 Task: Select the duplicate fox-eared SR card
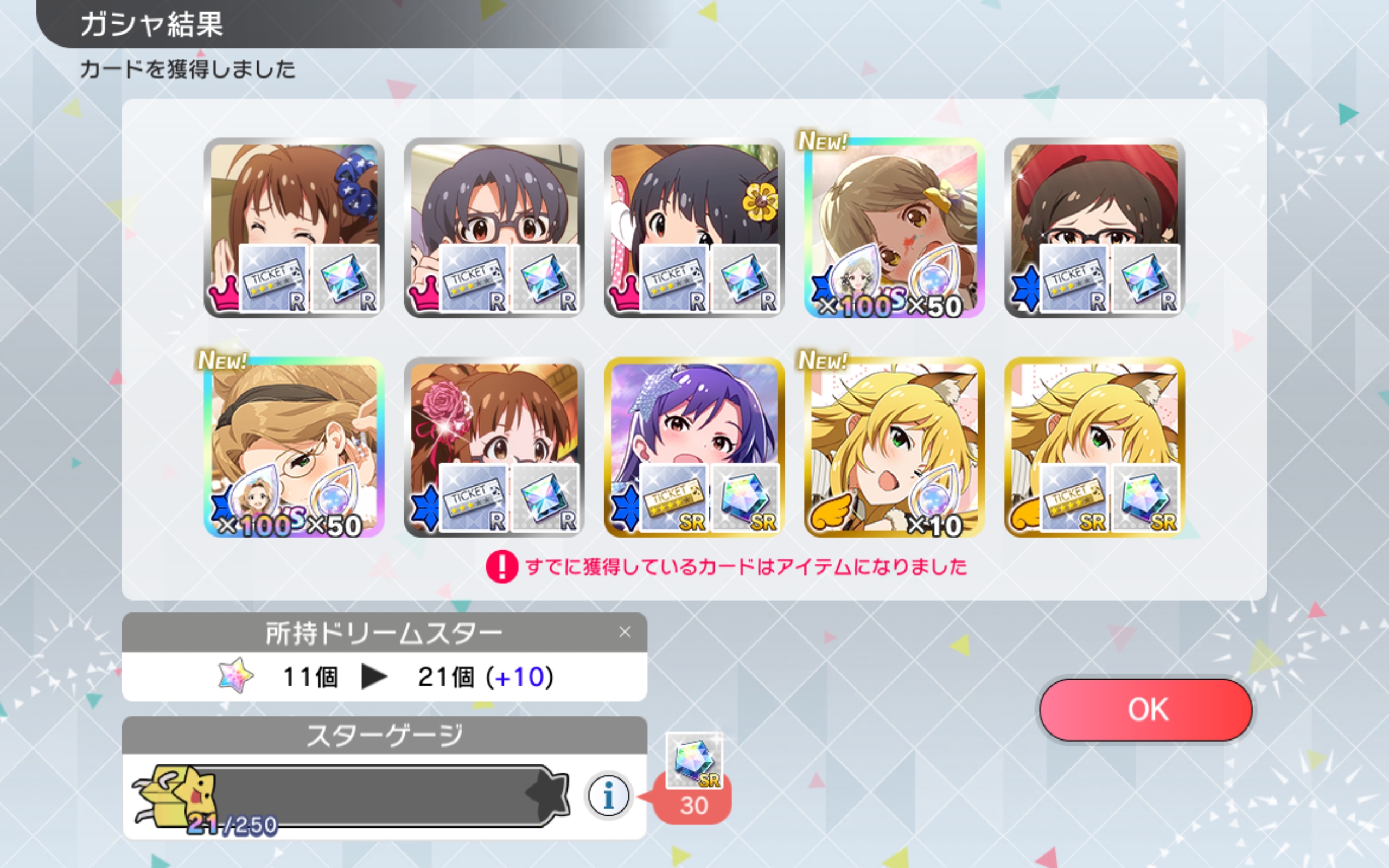1094,447
